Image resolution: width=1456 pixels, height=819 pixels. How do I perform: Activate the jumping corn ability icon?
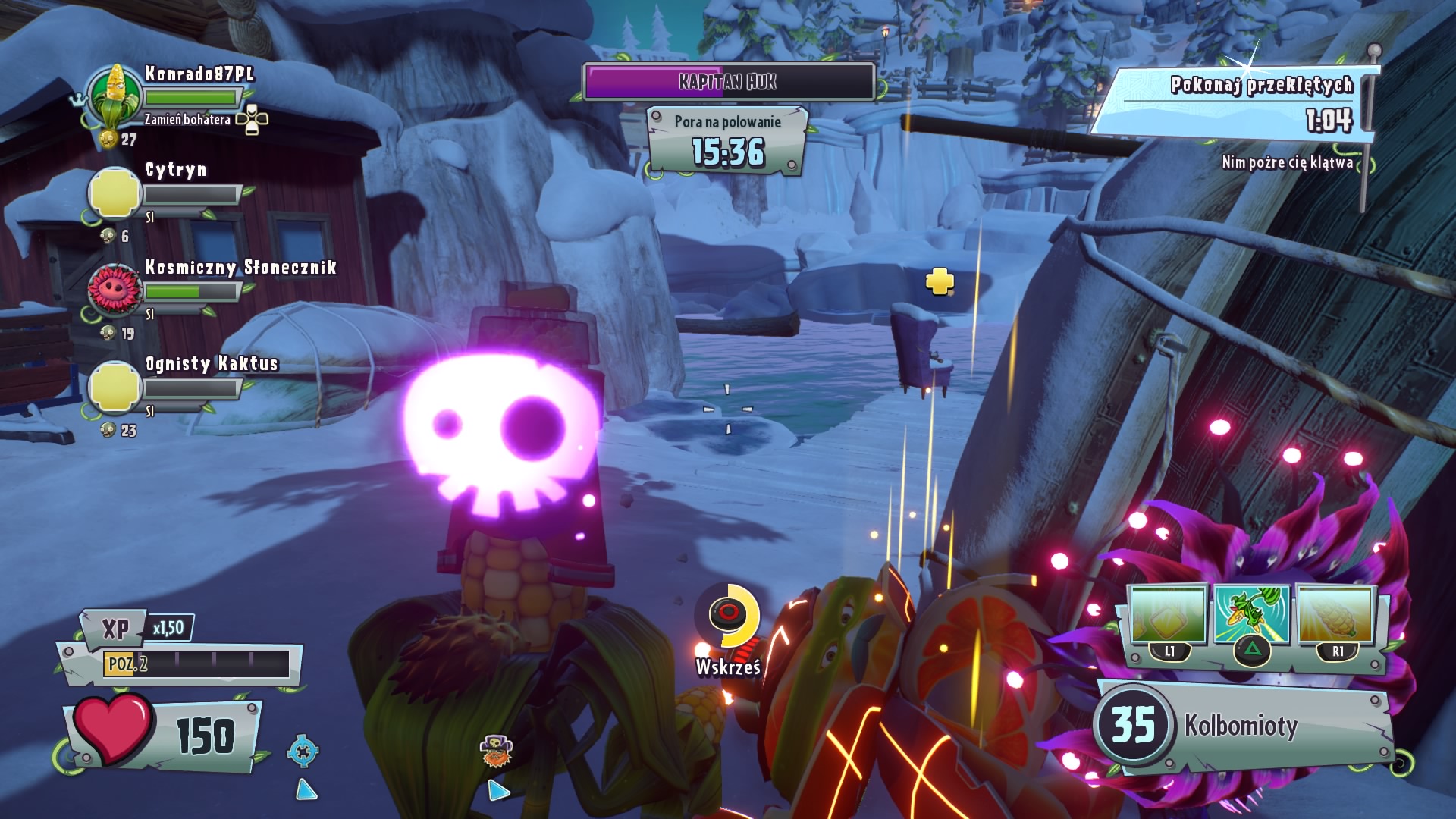tap(1251, 614)
